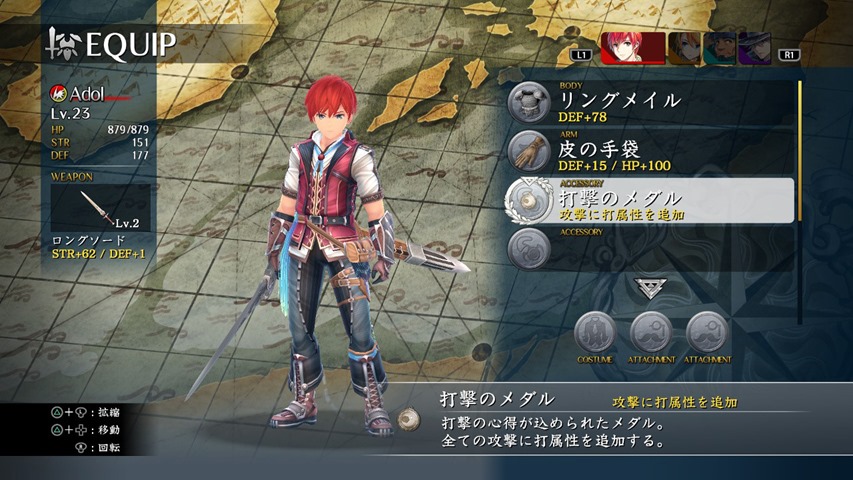
Task: Switch to Adol's red-haired portrait
Action: point(633,48)
